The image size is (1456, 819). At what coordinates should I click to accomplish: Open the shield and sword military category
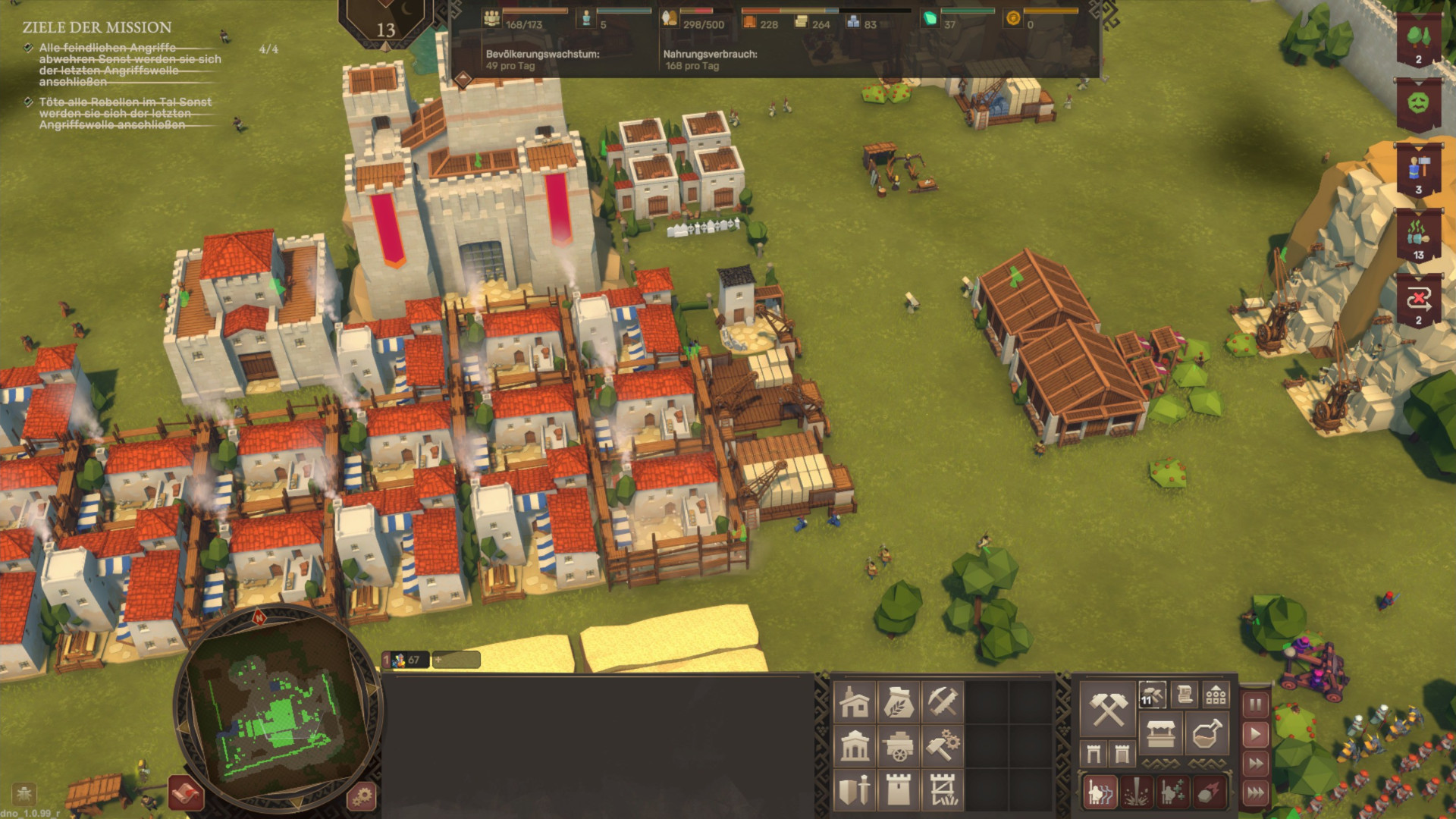[x=855, y=790]
